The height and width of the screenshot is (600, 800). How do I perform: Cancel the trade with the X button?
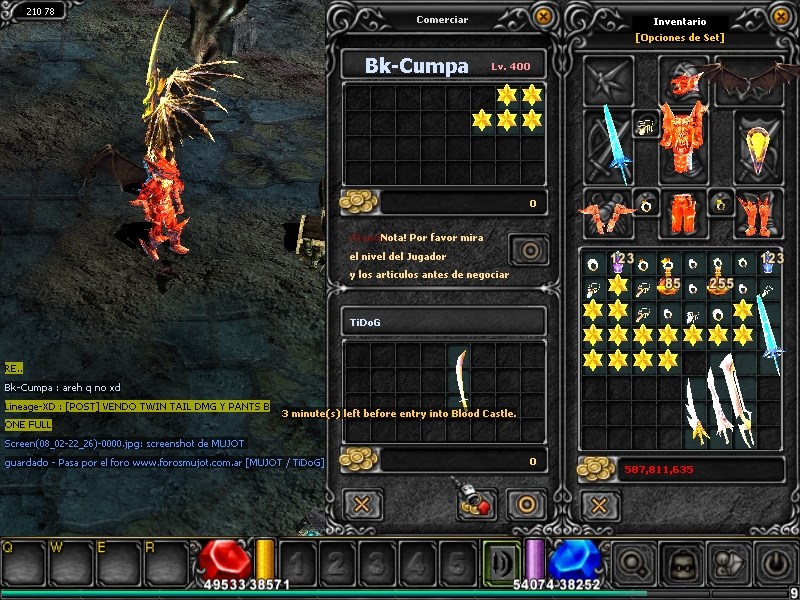[x=363, y=503]
